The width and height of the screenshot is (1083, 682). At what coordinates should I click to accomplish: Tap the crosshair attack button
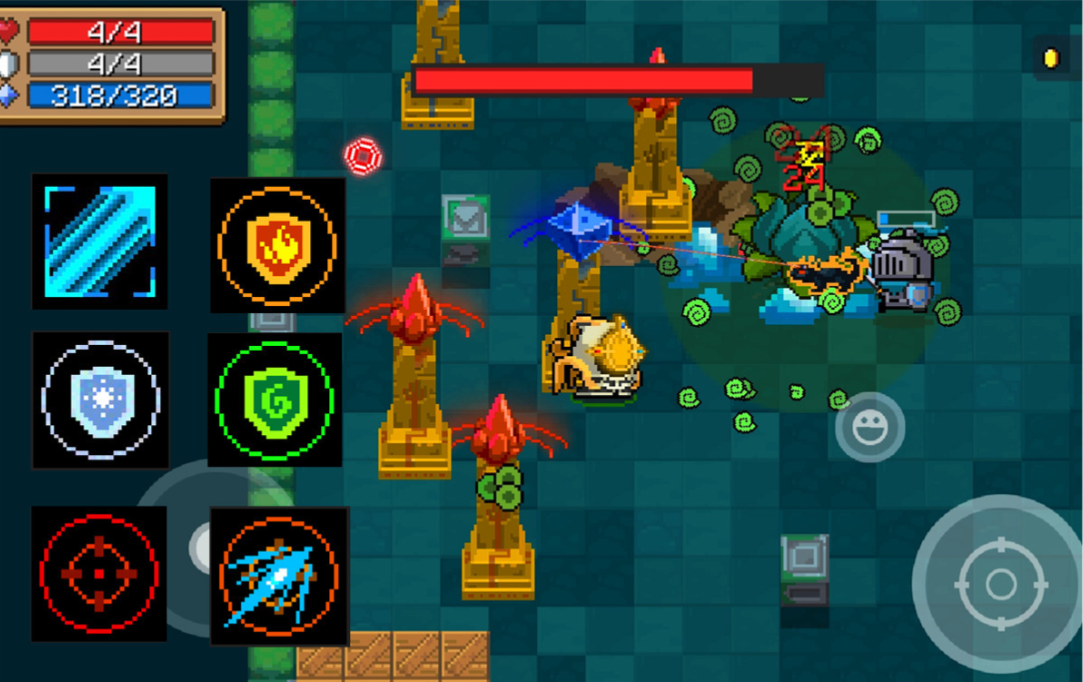pyautogui.click(x=1000, y=584)
